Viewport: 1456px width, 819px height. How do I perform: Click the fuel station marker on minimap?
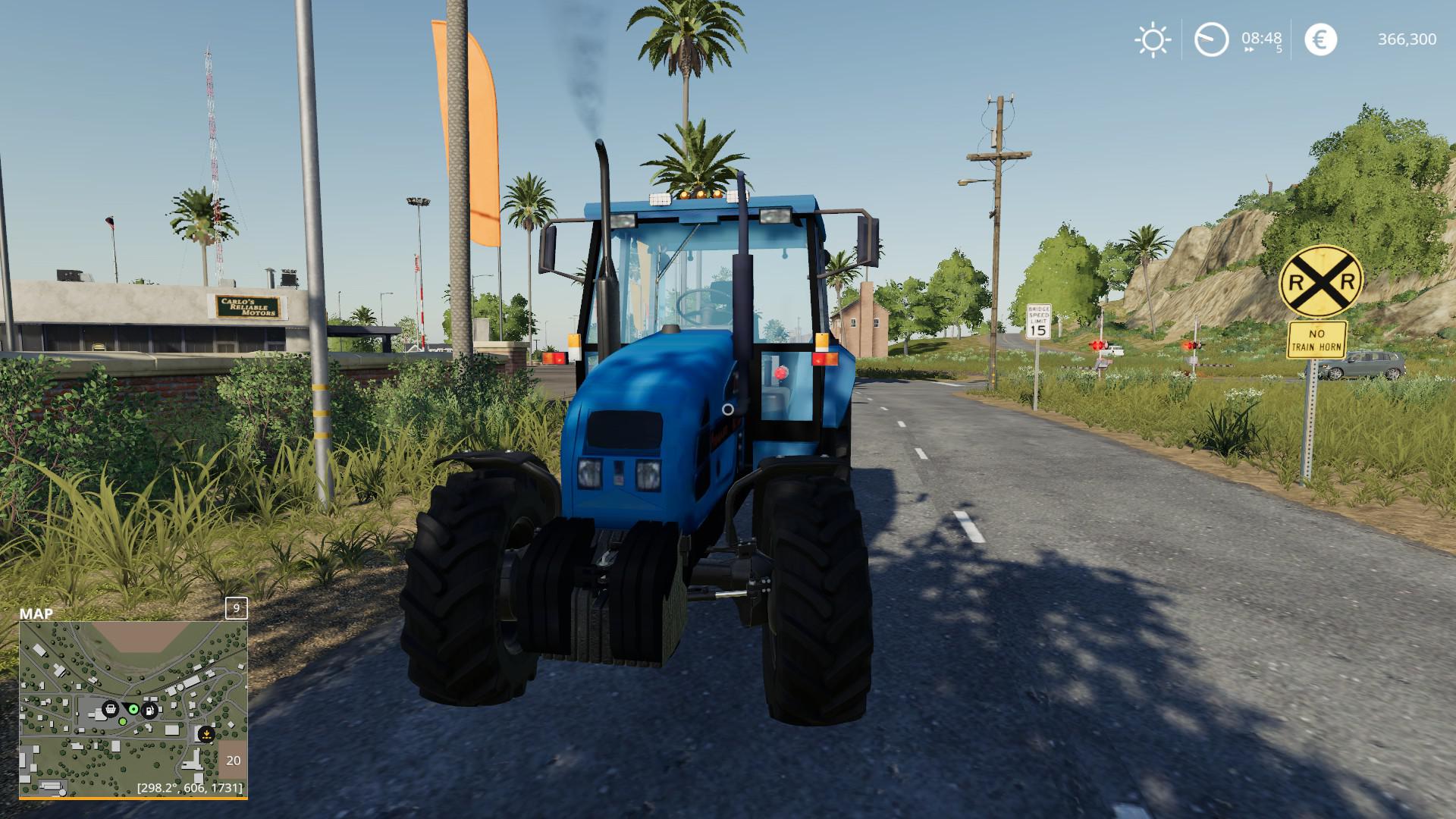tap(149, 711)
